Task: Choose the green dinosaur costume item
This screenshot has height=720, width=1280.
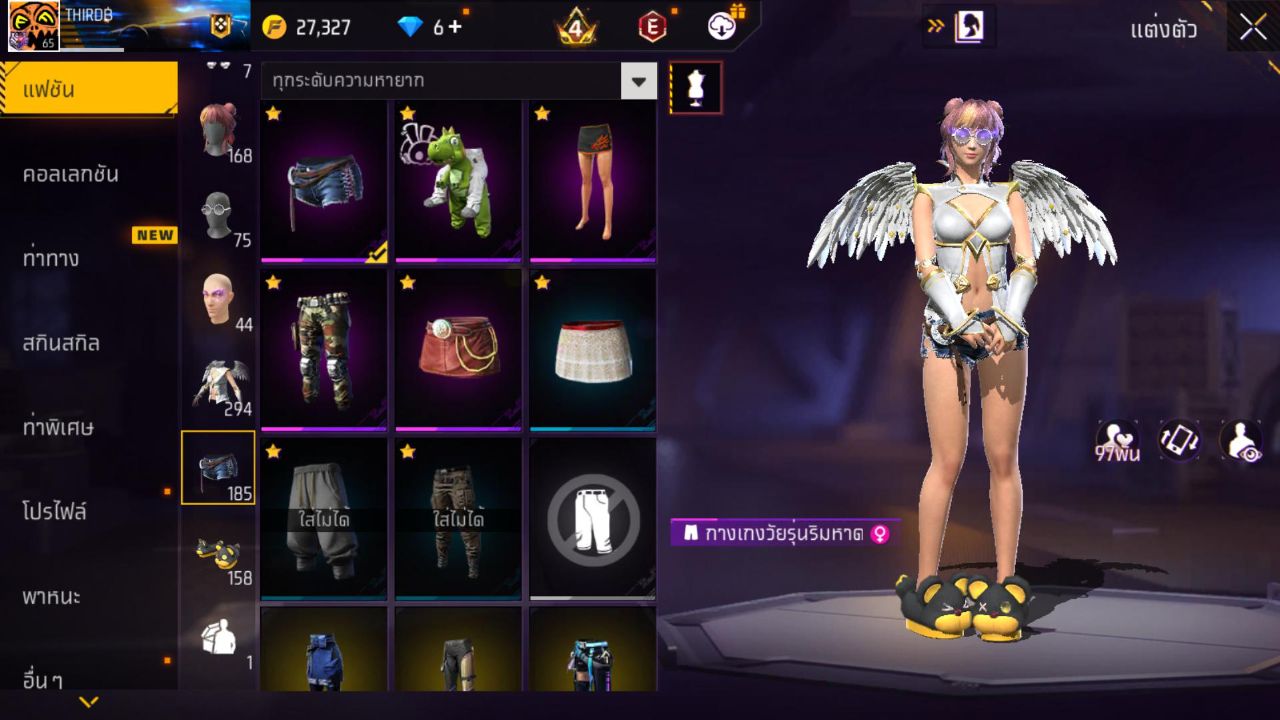Action: point(458,181)
